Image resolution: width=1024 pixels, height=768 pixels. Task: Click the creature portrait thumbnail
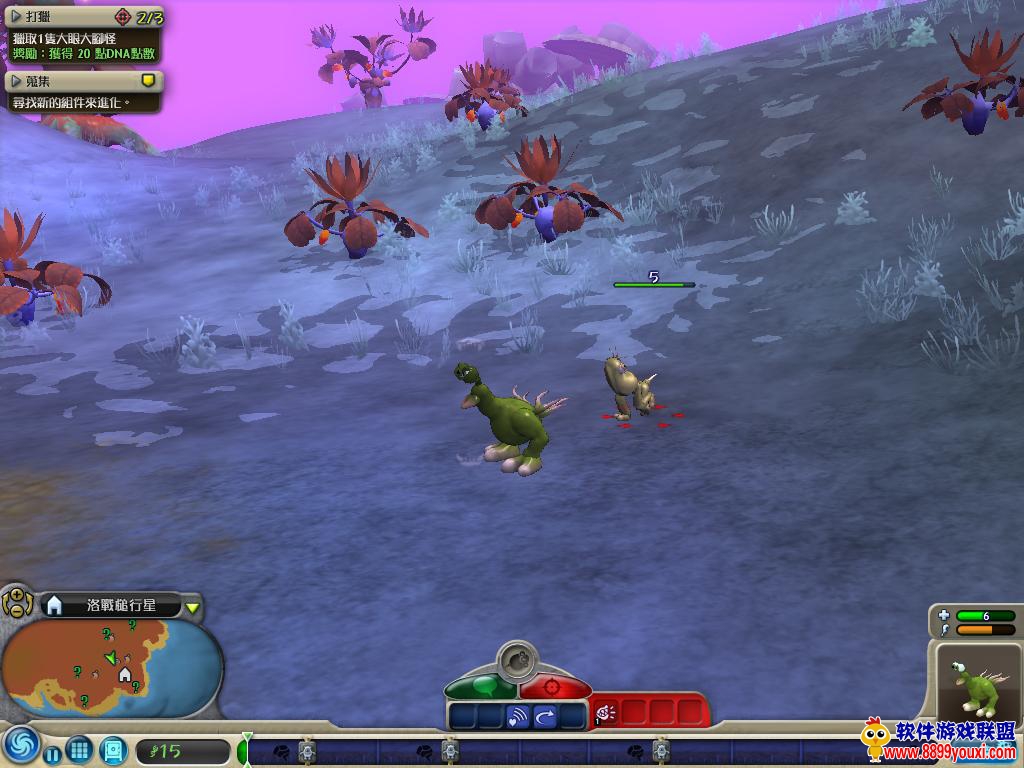pos(975,682)
